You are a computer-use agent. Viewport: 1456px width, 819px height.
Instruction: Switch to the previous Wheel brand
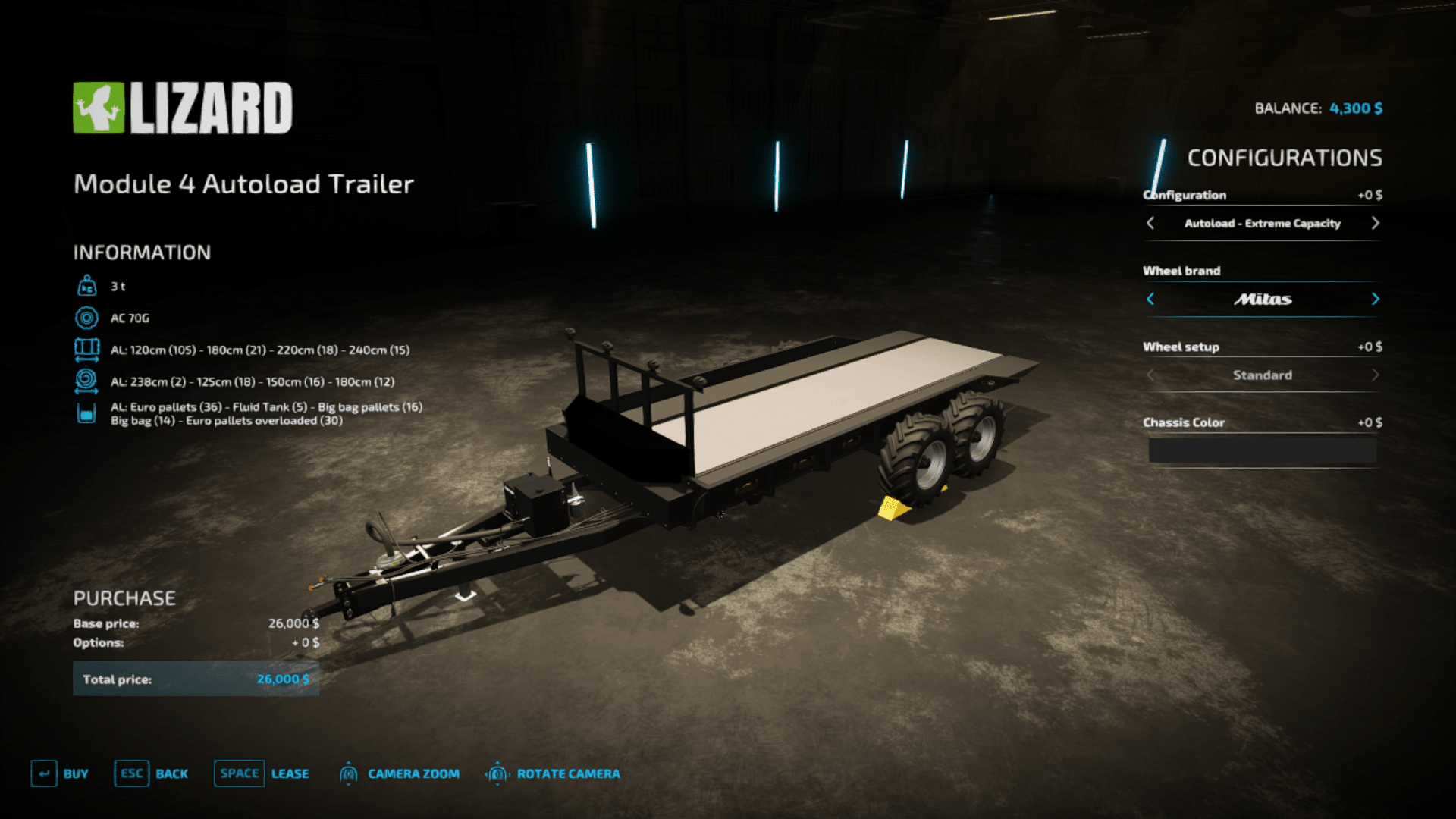(x=1150, y=300)
